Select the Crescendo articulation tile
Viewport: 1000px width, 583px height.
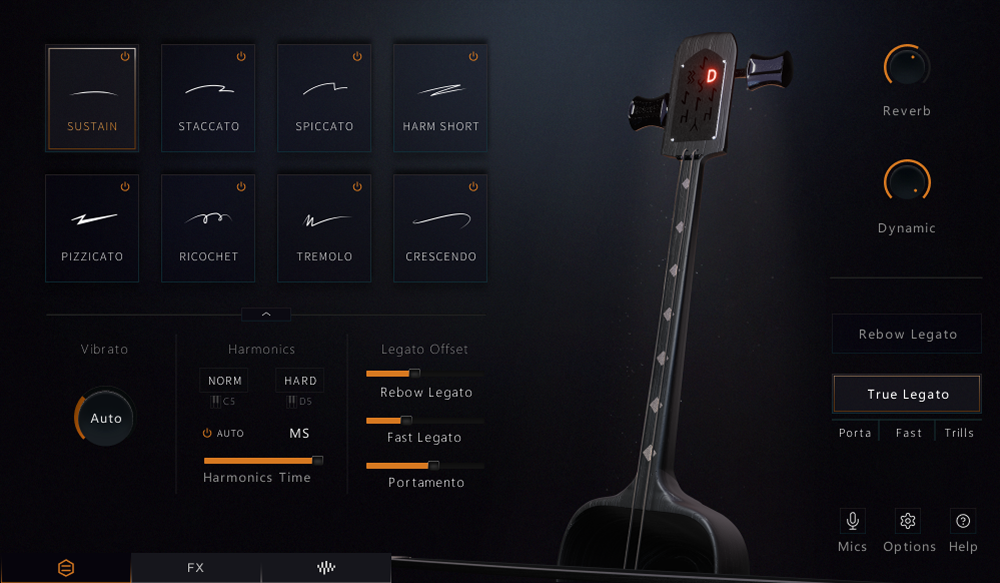tap(440, 228)
